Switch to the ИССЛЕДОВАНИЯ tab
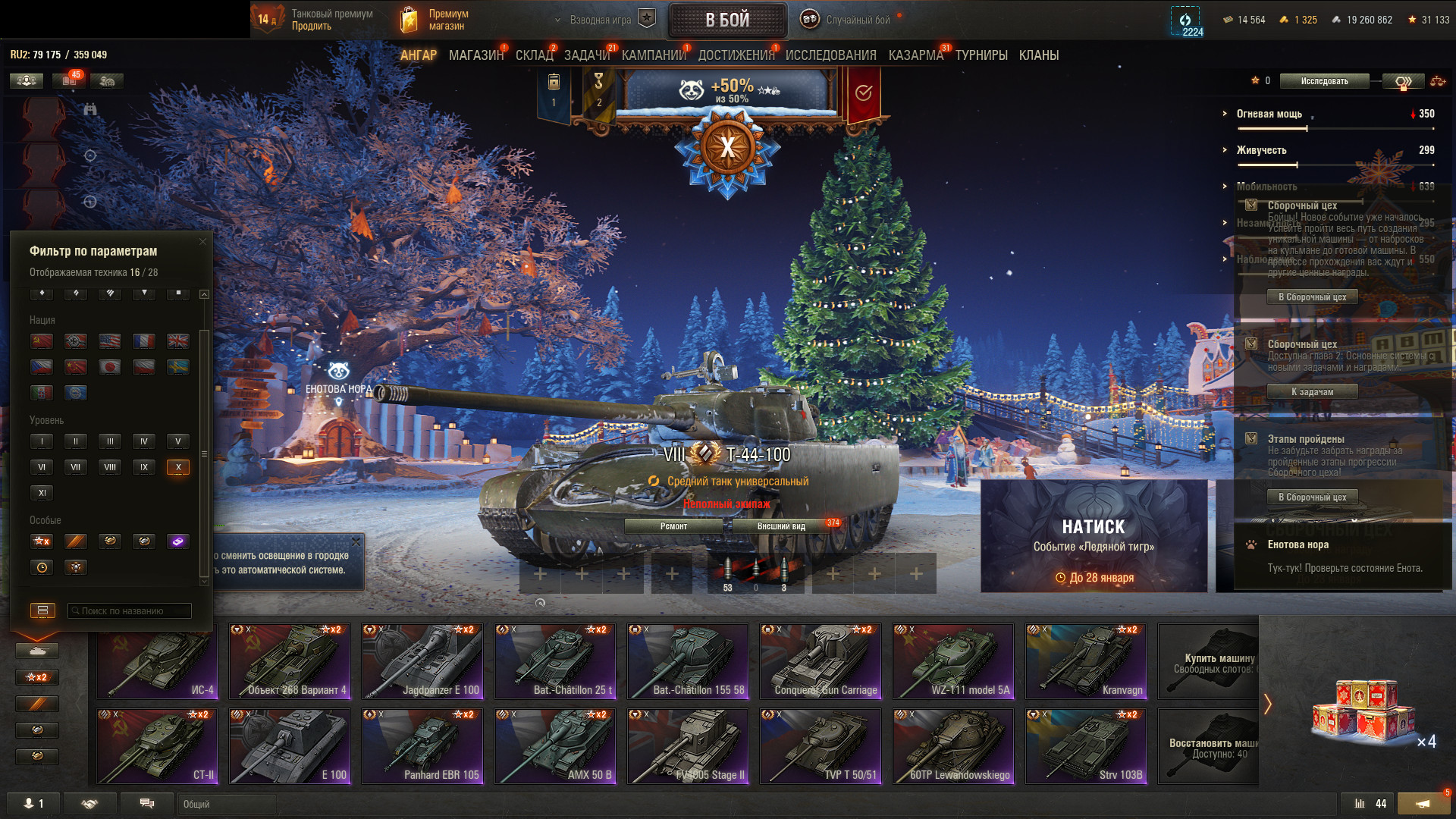The width and height of the screenshot is (1456, 819). click(830, 55)
